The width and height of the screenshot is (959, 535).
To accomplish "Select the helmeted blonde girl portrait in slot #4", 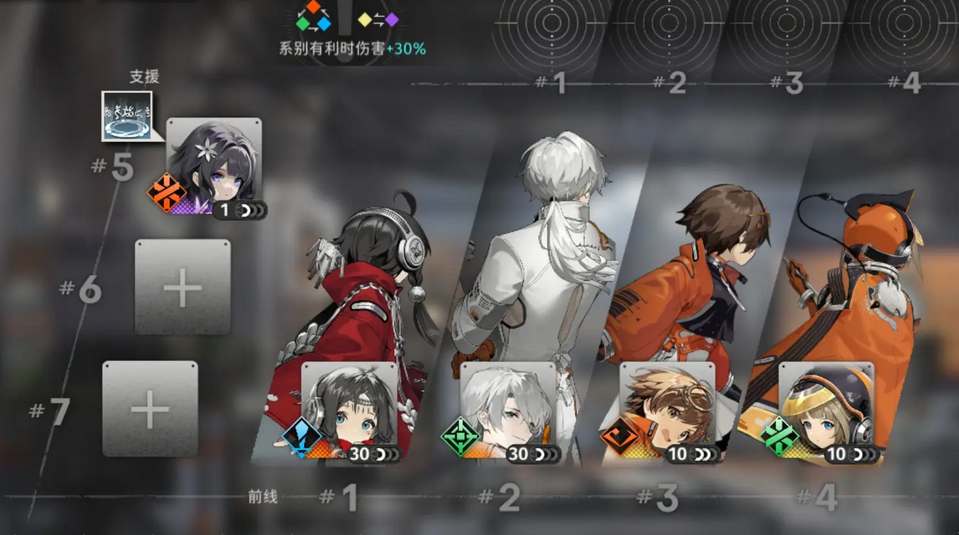I will 826,412.
